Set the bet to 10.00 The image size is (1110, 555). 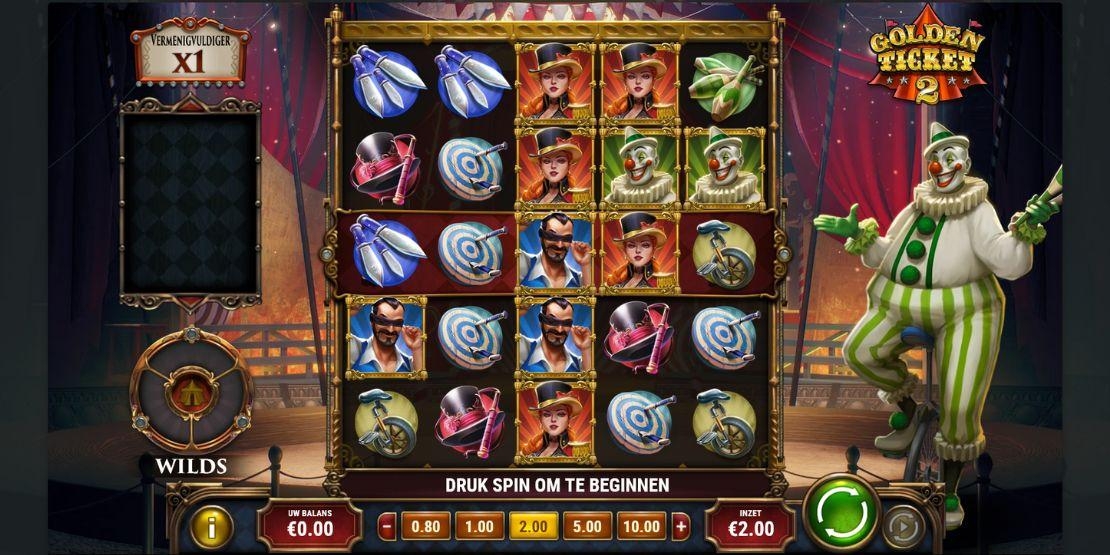click(640, 526)
